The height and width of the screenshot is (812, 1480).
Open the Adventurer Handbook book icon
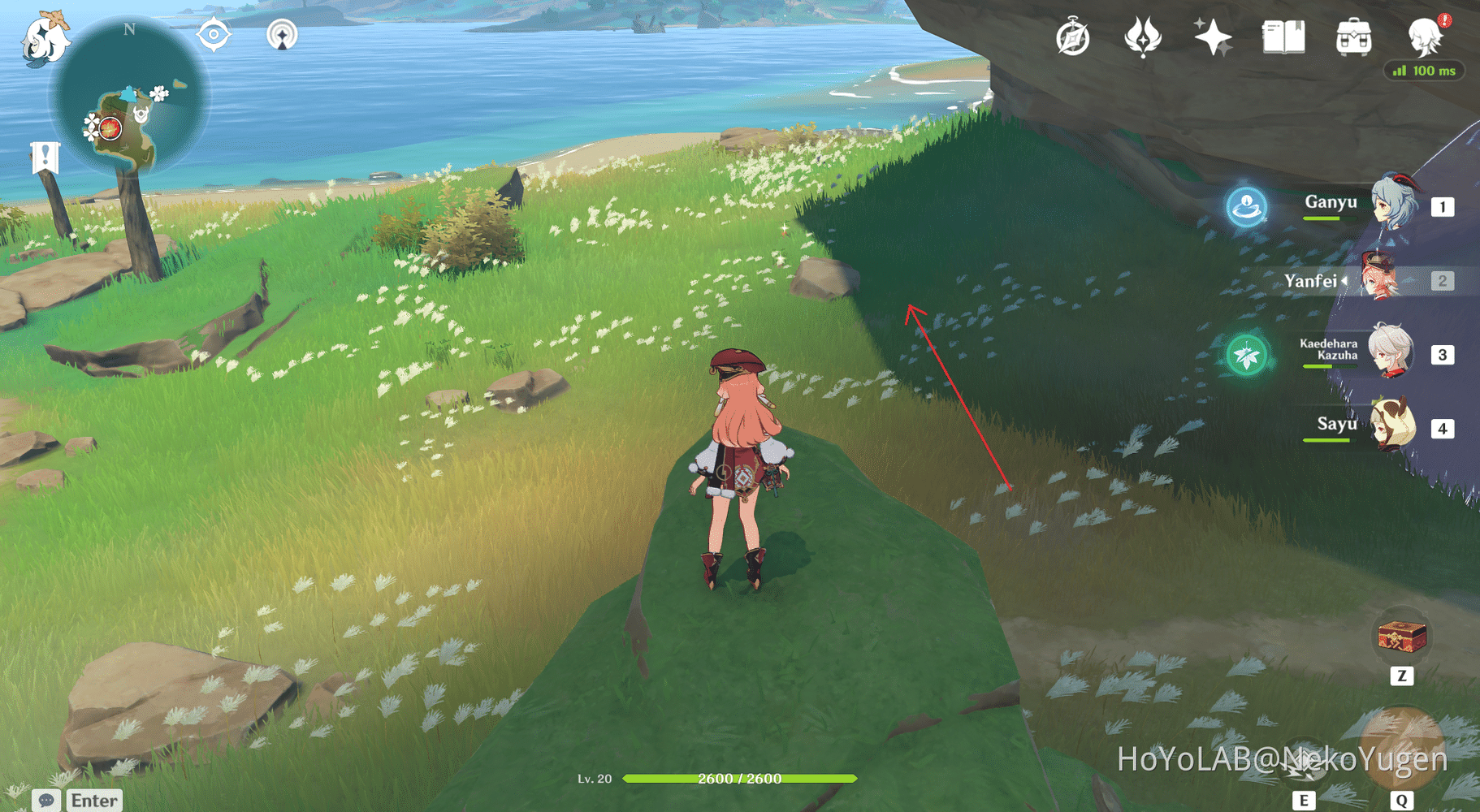[1283, 37]
